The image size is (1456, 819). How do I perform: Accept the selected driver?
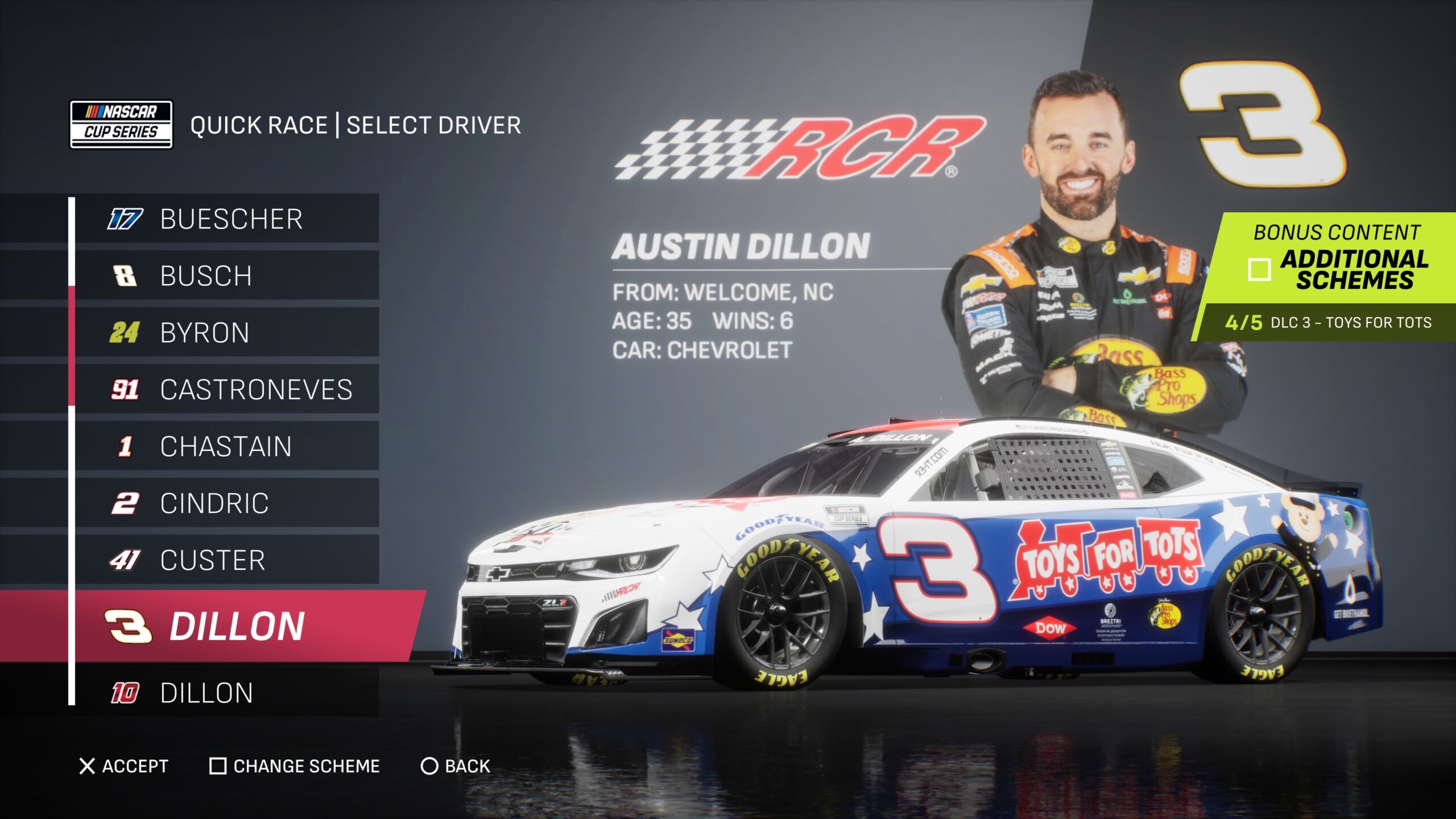click(x=124, y=766)
